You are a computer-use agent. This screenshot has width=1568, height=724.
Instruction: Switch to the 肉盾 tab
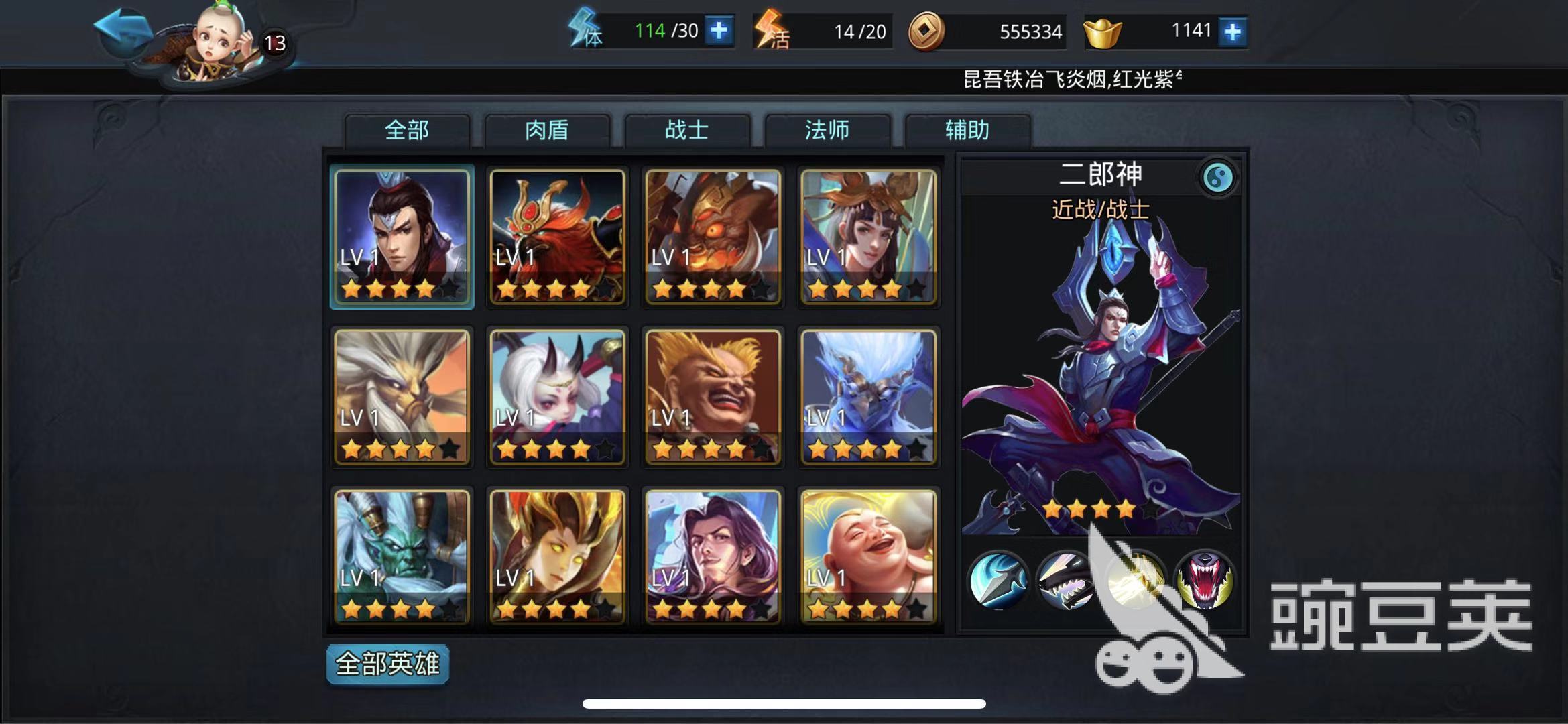[x=546, y=131]
